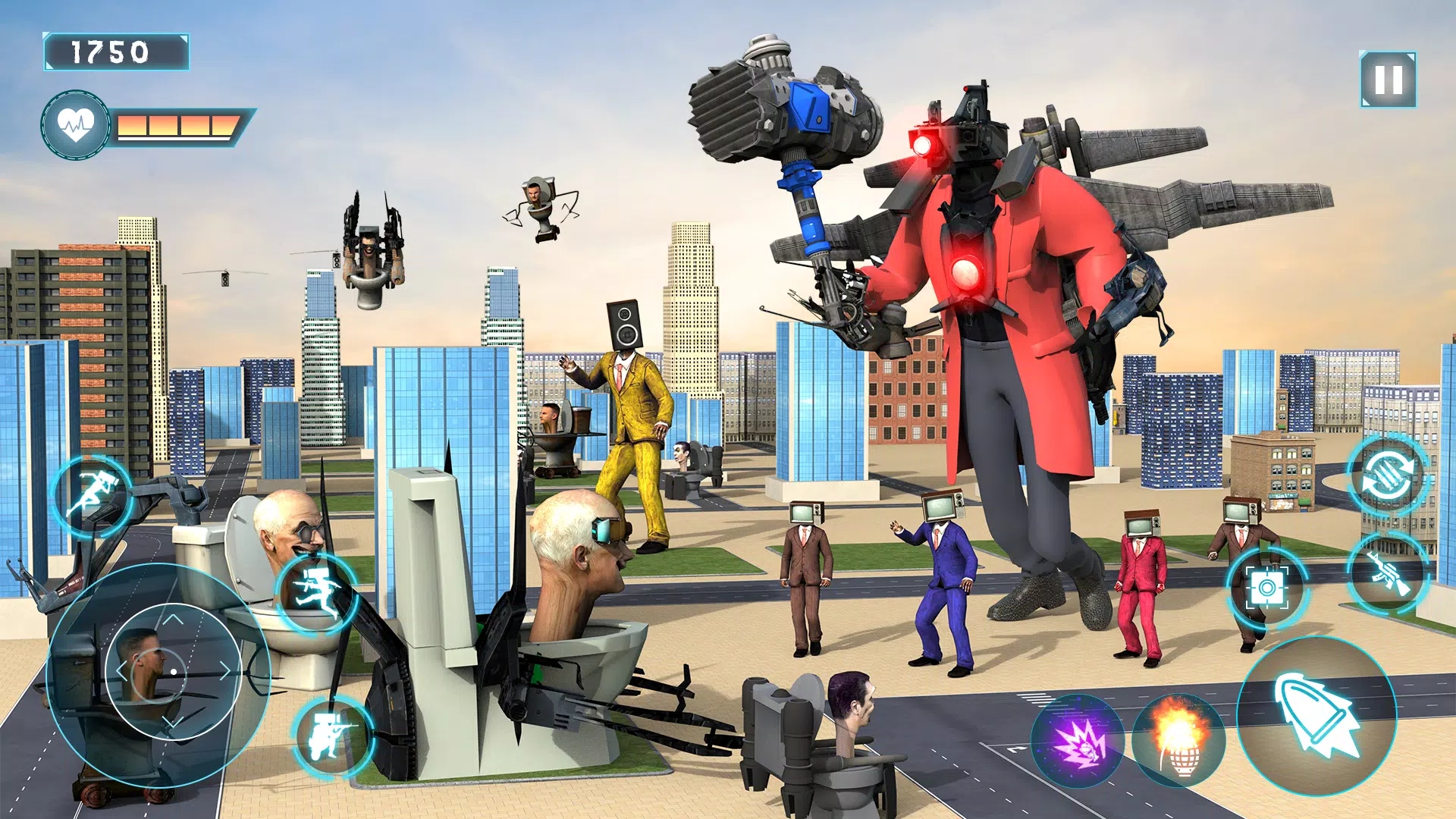Tap the up chevron on the aim reticle
1456x819 pixels.
pyautogui.click(x=172, y=620)
